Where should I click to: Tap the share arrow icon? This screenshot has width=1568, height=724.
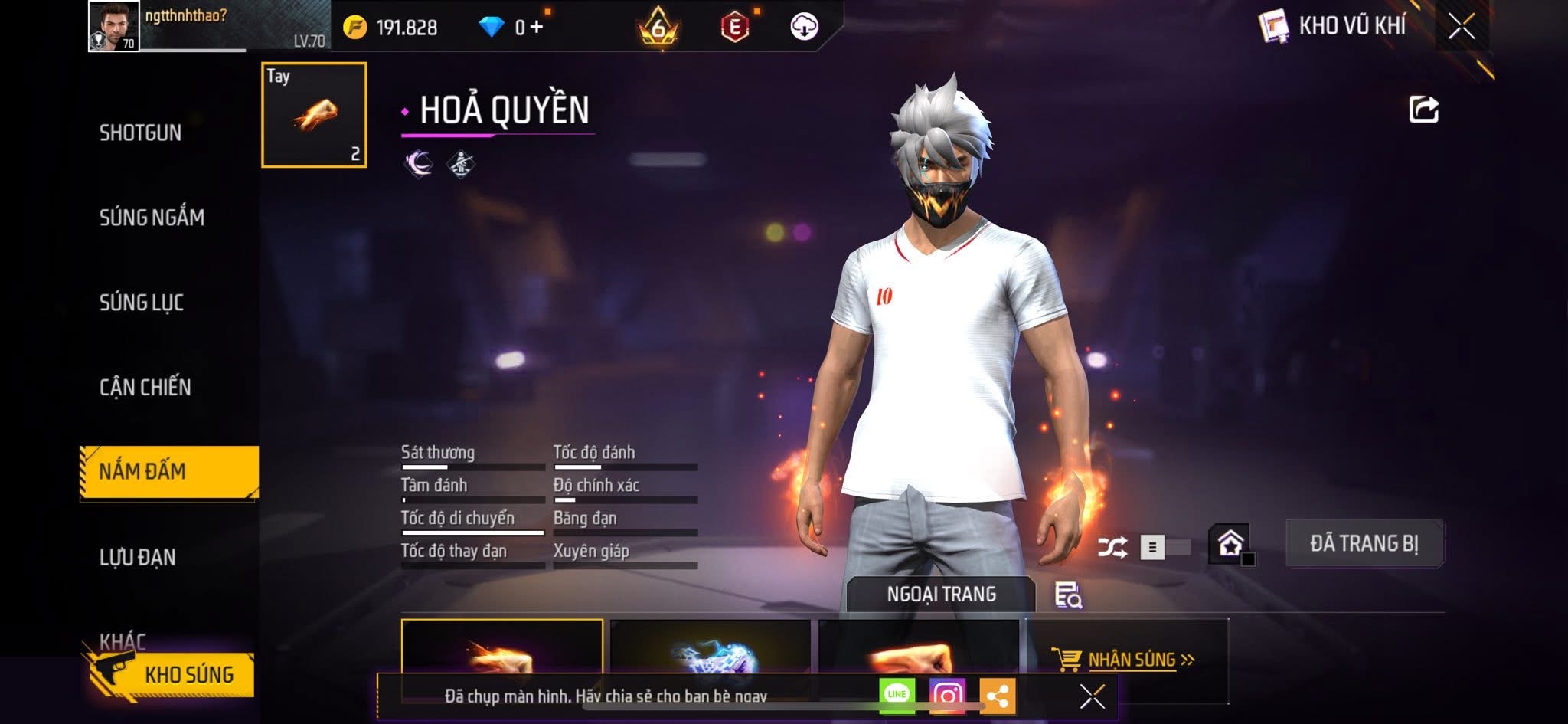pos(1423,110)
